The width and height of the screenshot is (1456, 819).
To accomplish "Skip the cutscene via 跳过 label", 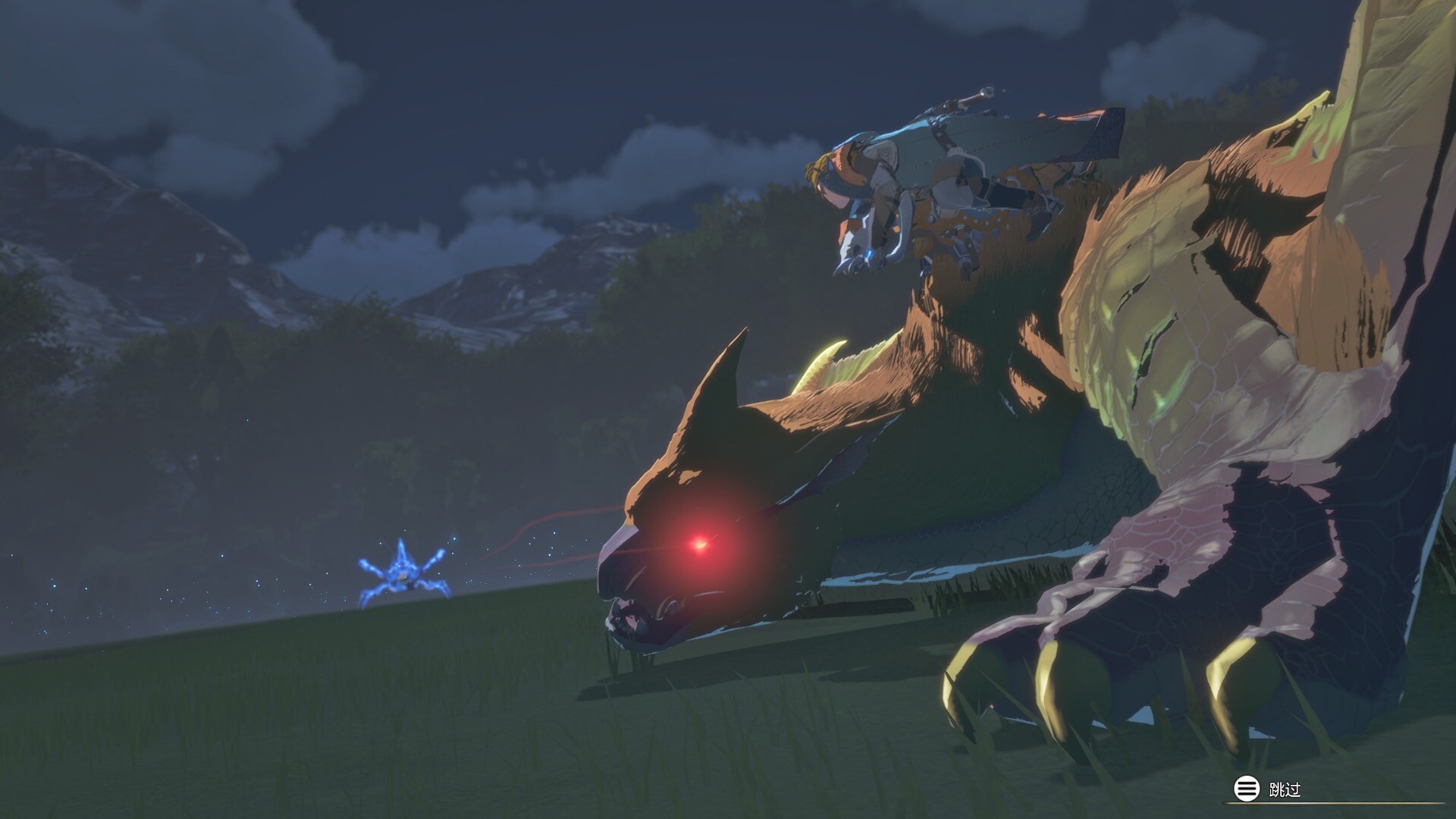I will (x=1284, y=789).
